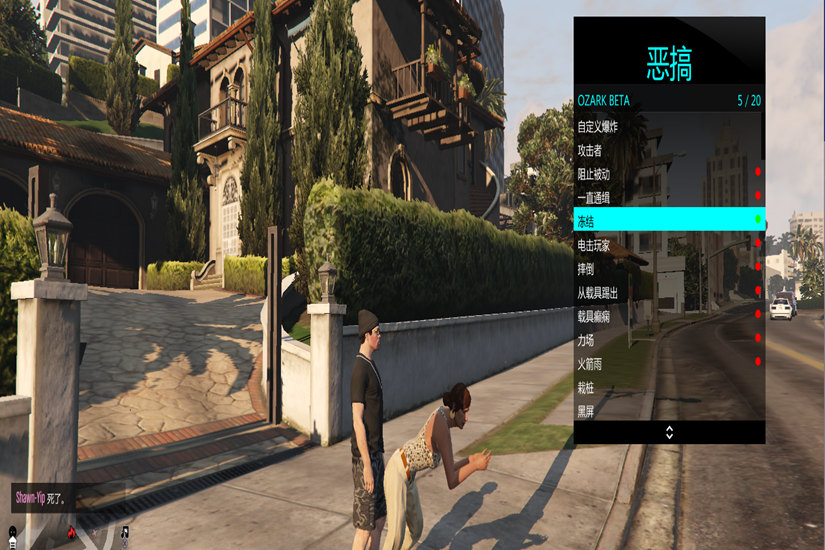Click the music note icon on the minimap

coord(125,533)
